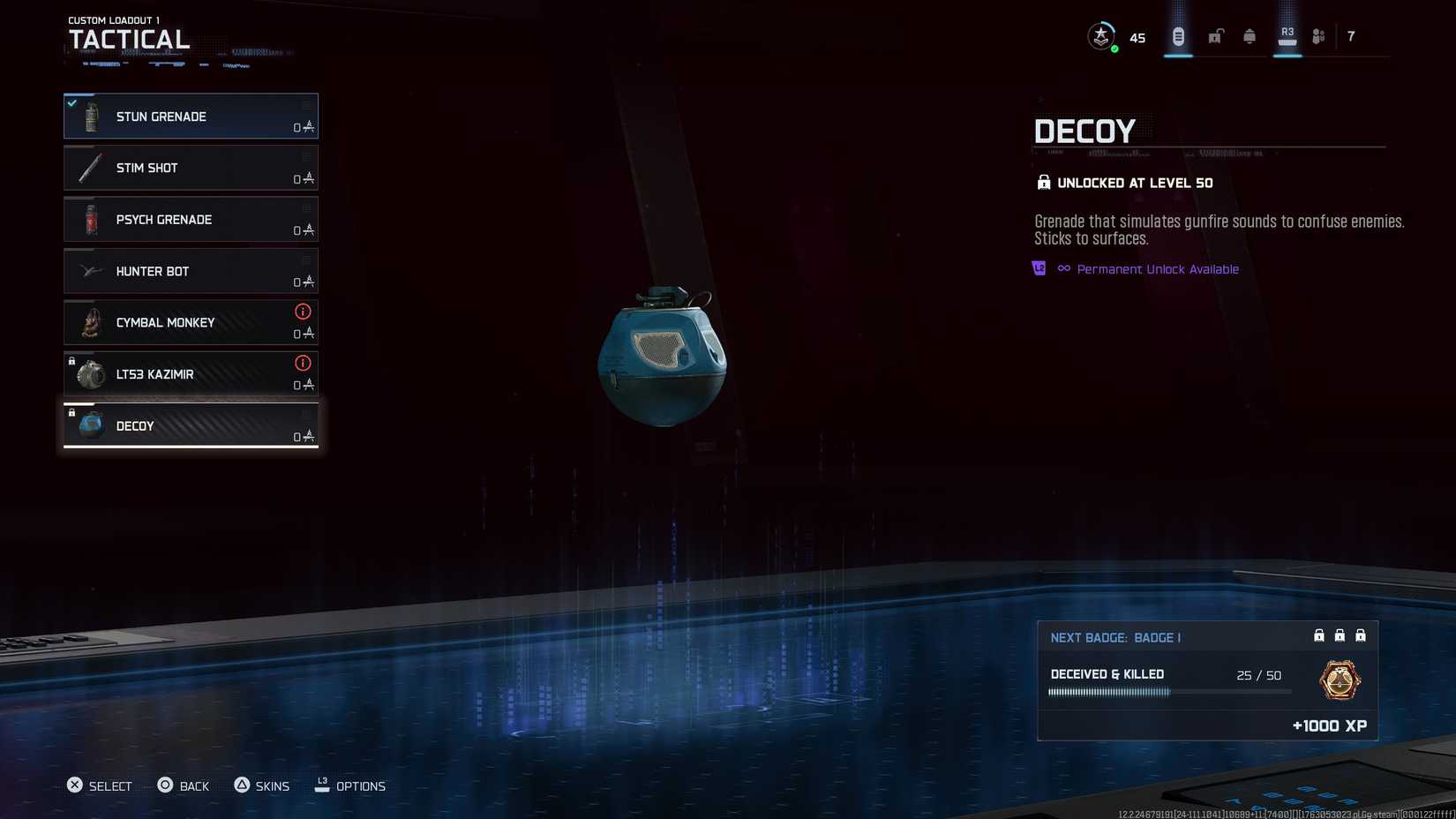Click the armor equipment icon in the top bar
This screenshot has width=1456, height=819.
pos(1250,36)
